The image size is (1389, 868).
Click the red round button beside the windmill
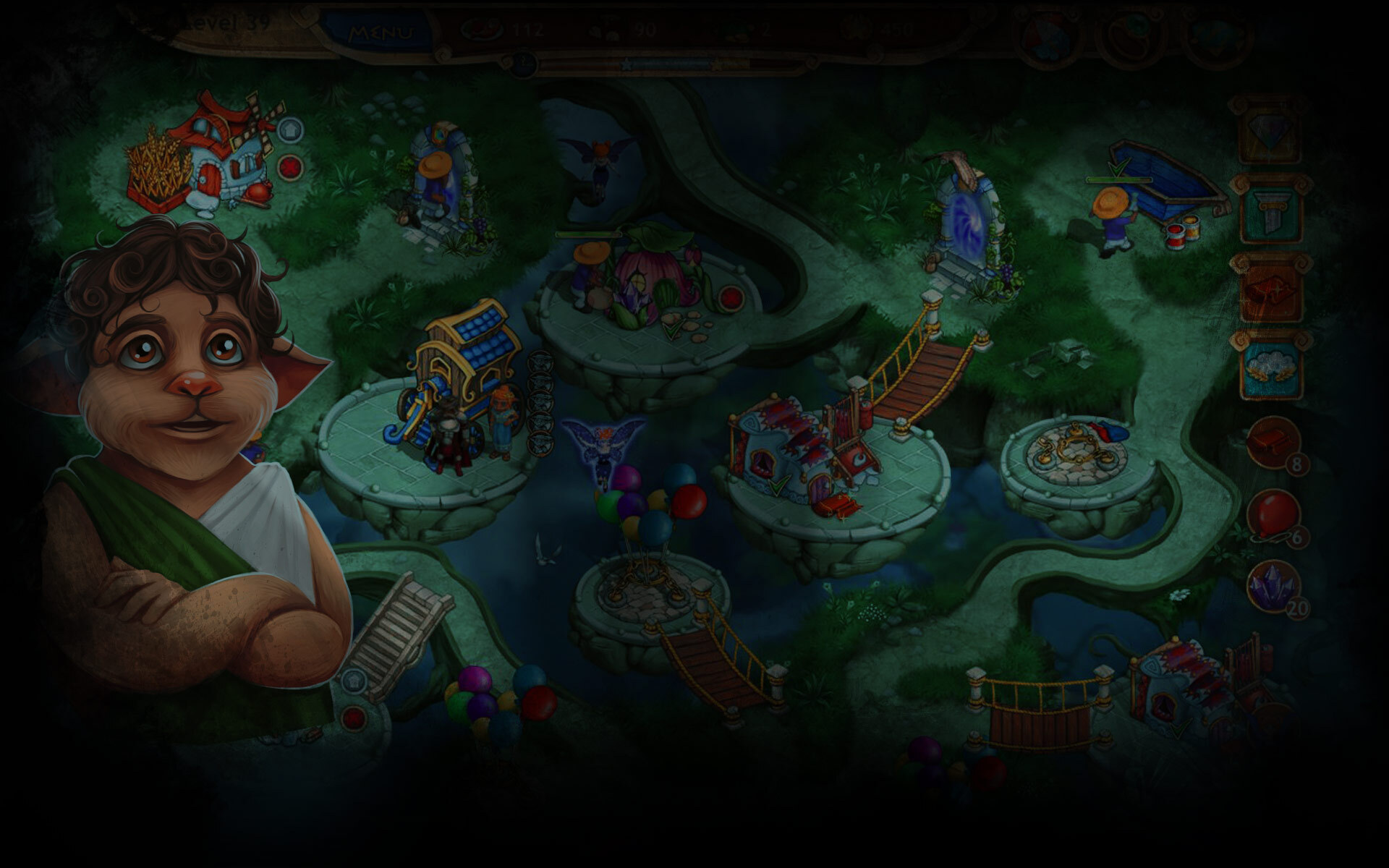[290, 169]
